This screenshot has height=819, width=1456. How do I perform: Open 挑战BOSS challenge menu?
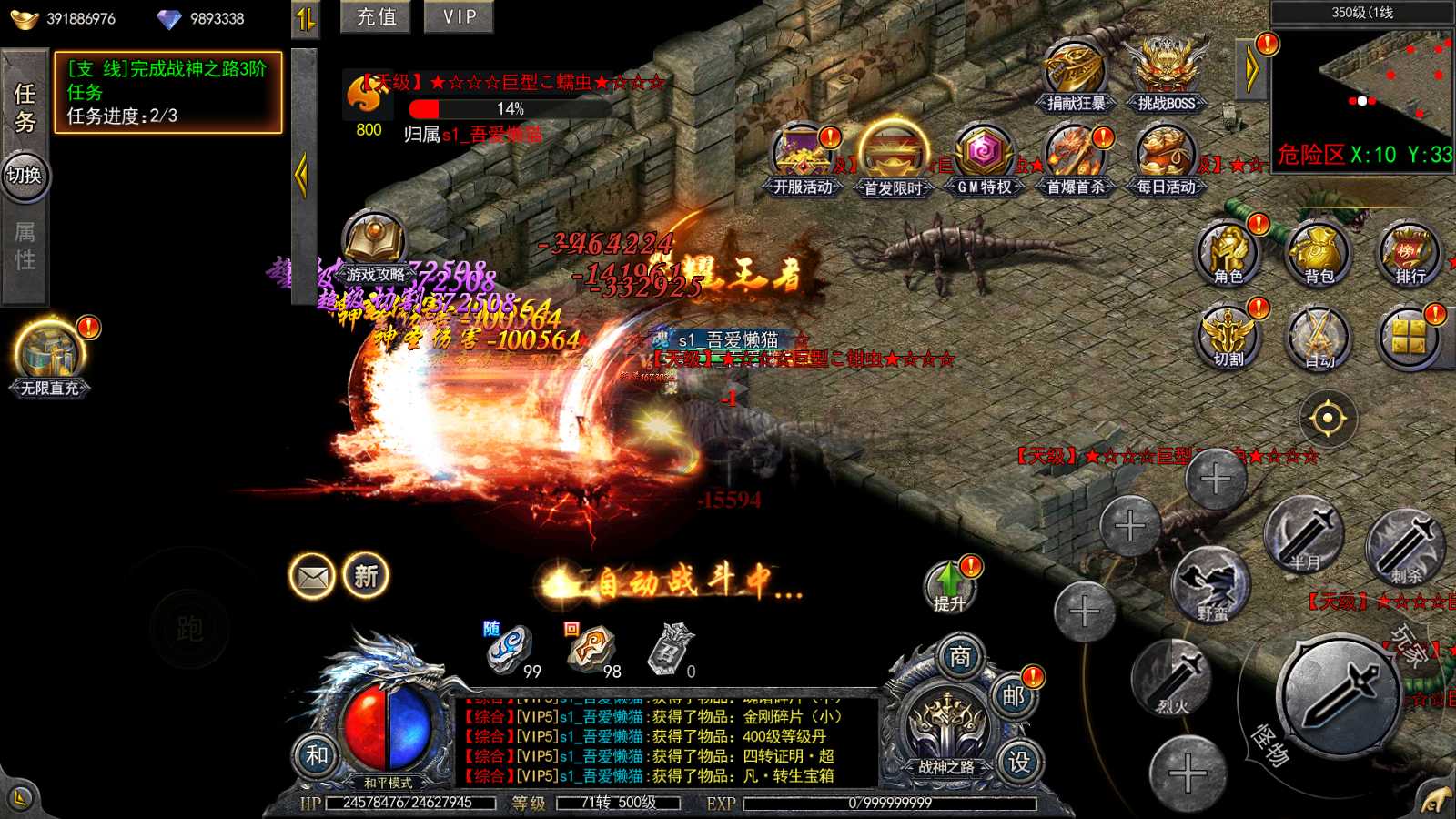point(1166,75)
